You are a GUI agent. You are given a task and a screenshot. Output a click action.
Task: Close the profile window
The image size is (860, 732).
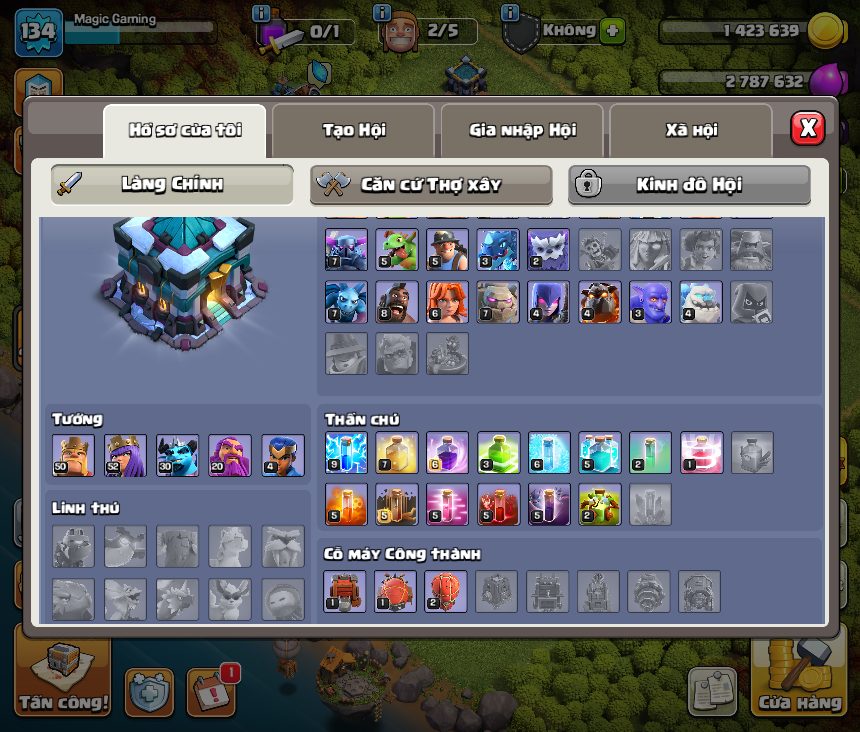[x=807, y=128]
